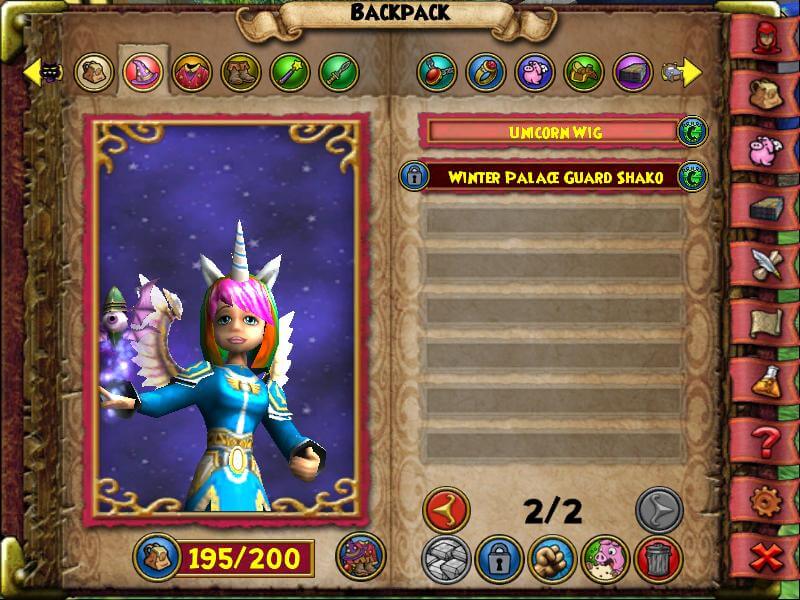
Task: Open the pets category tab
Action: click(x=535, y=72)
